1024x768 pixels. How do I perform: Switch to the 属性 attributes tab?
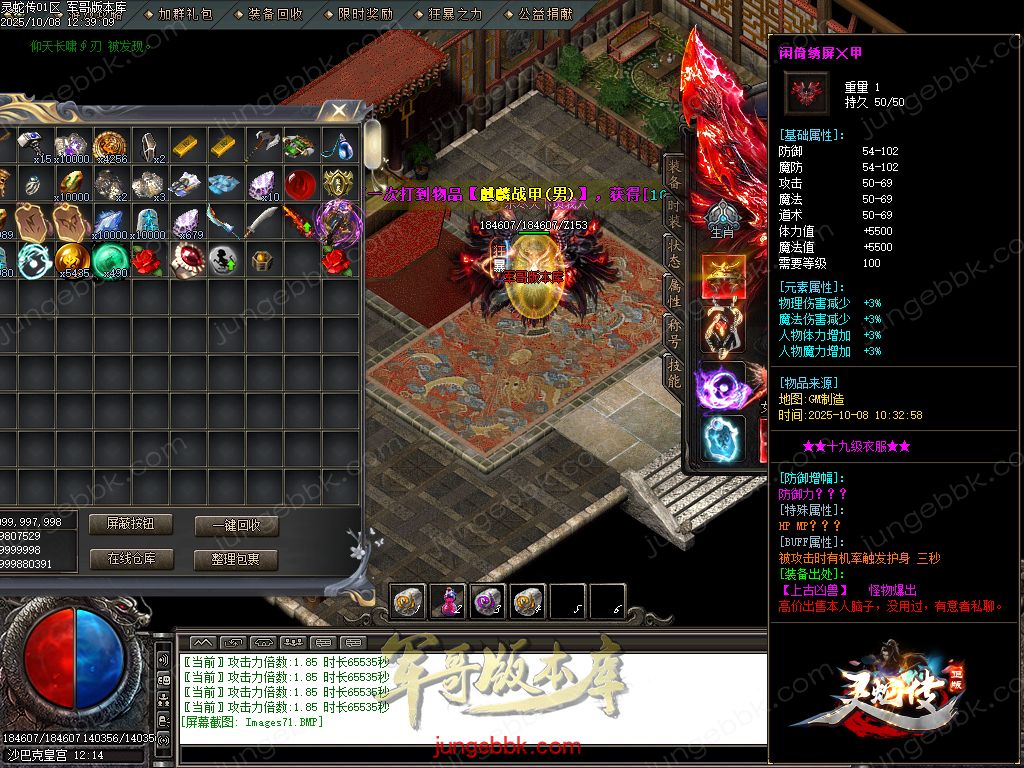tap(674, 291)
